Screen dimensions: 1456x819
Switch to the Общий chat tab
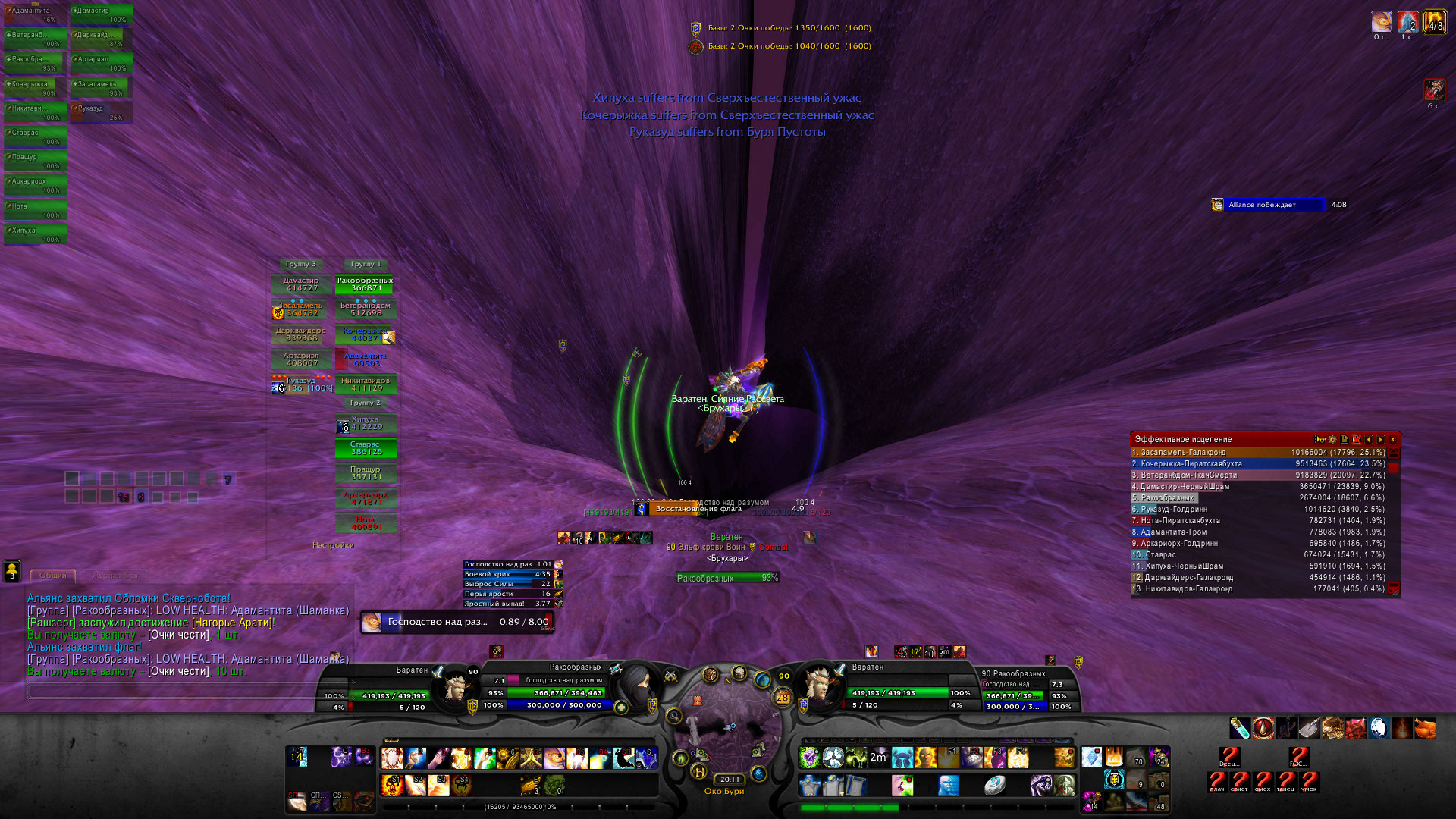tap(52, 576)
